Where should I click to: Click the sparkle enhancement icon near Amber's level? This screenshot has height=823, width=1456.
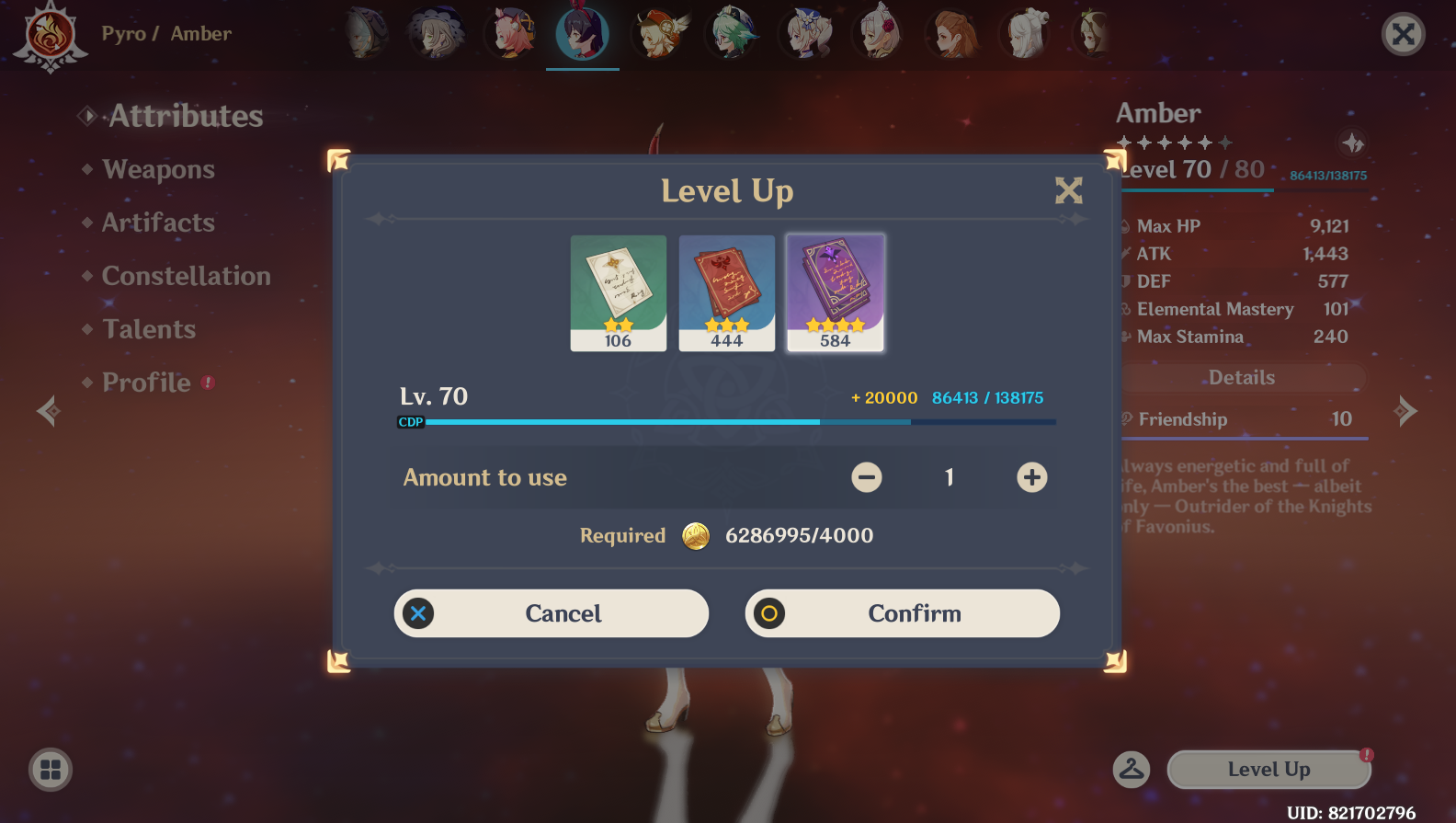(1354, 144)
